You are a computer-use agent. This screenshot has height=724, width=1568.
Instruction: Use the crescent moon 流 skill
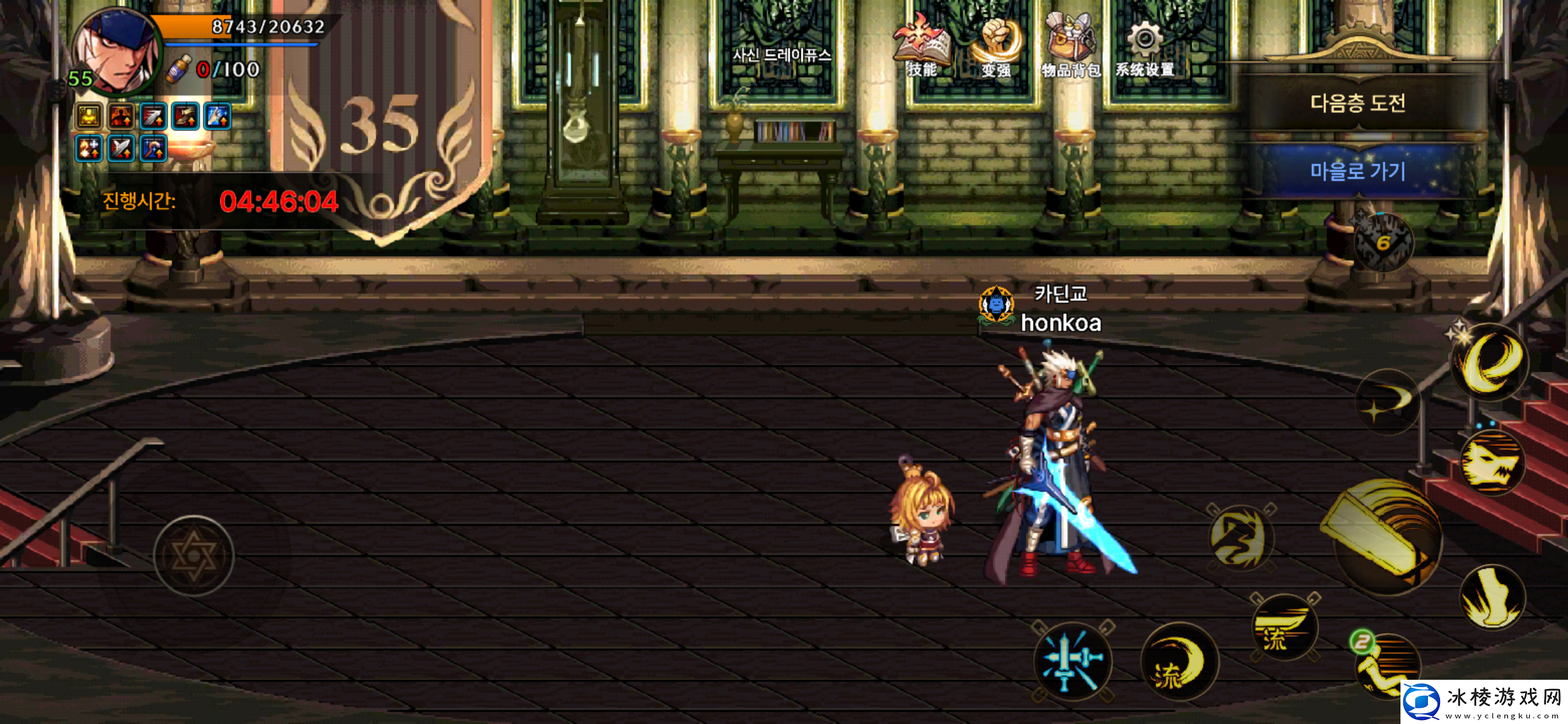pos(1179,662)
